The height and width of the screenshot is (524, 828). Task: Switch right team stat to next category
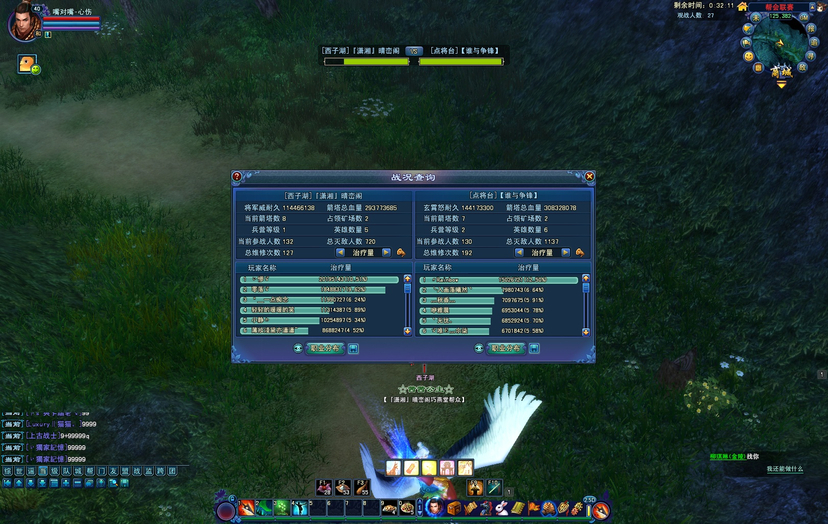(565, 253)
